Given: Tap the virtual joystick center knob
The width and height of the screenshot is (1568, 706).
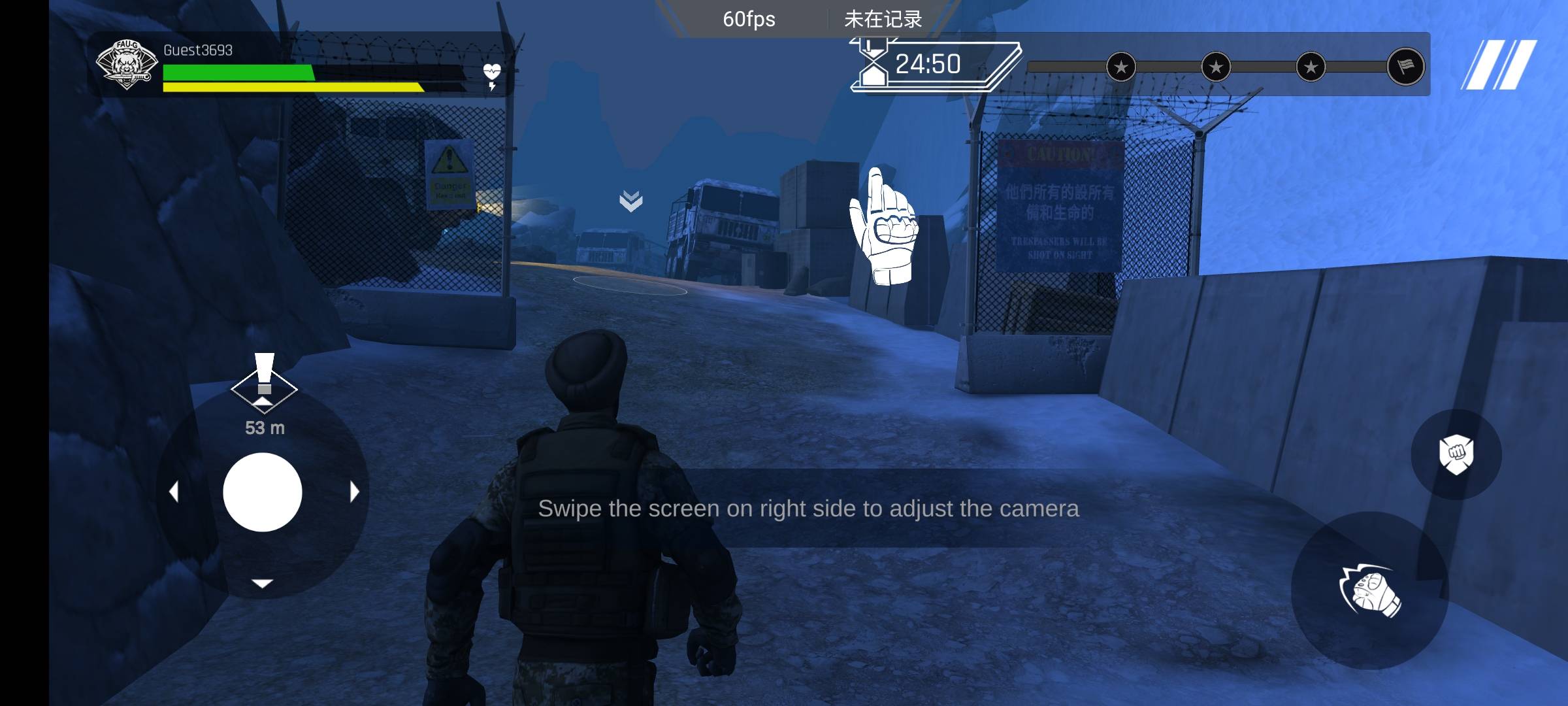Looking at the screenshot, I should pyautogui.click(x=263, y=492).
